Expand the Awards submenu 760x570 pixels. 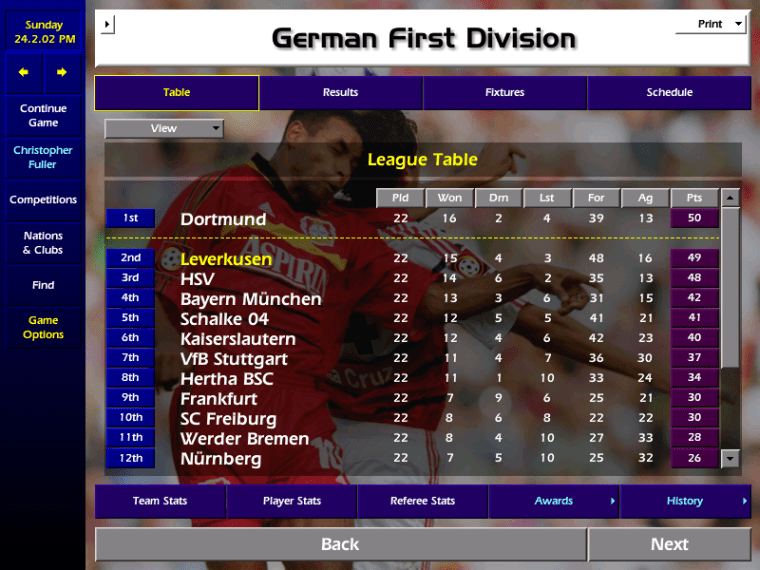554,501
